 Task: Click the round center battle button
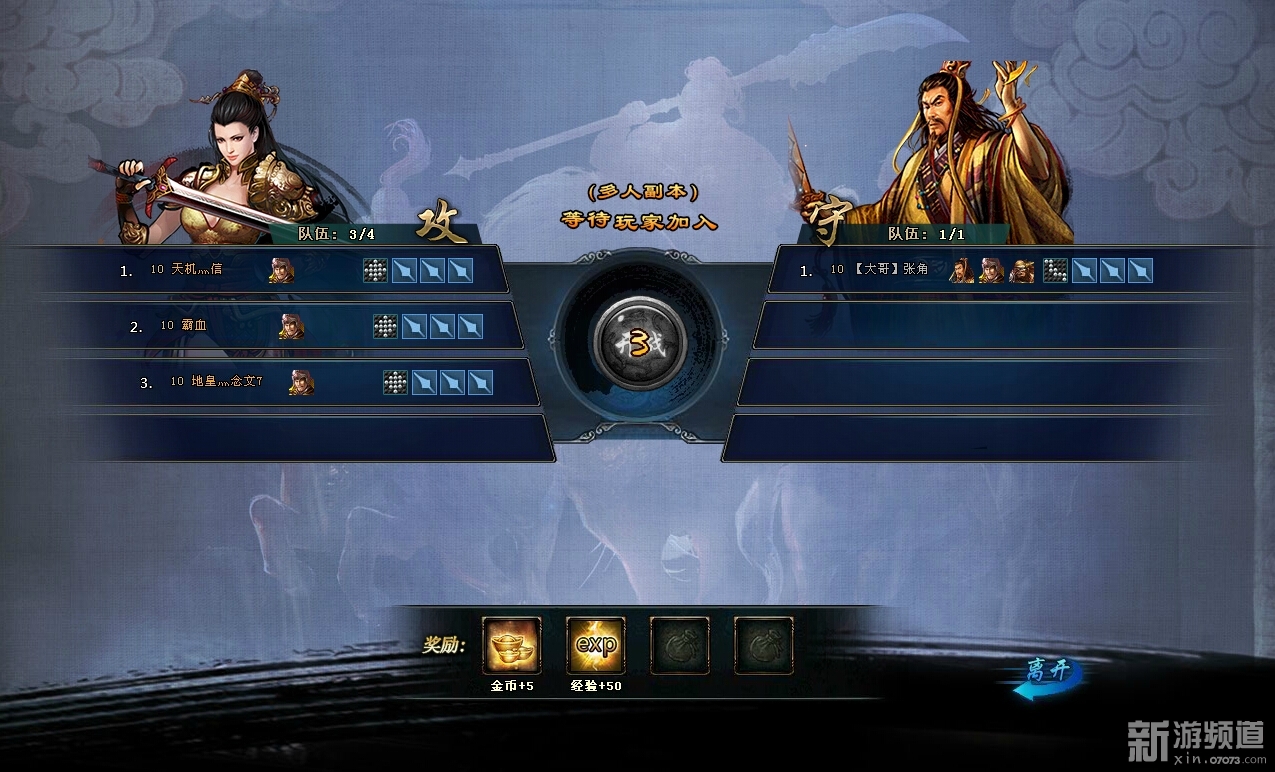[x=639, y=343]
